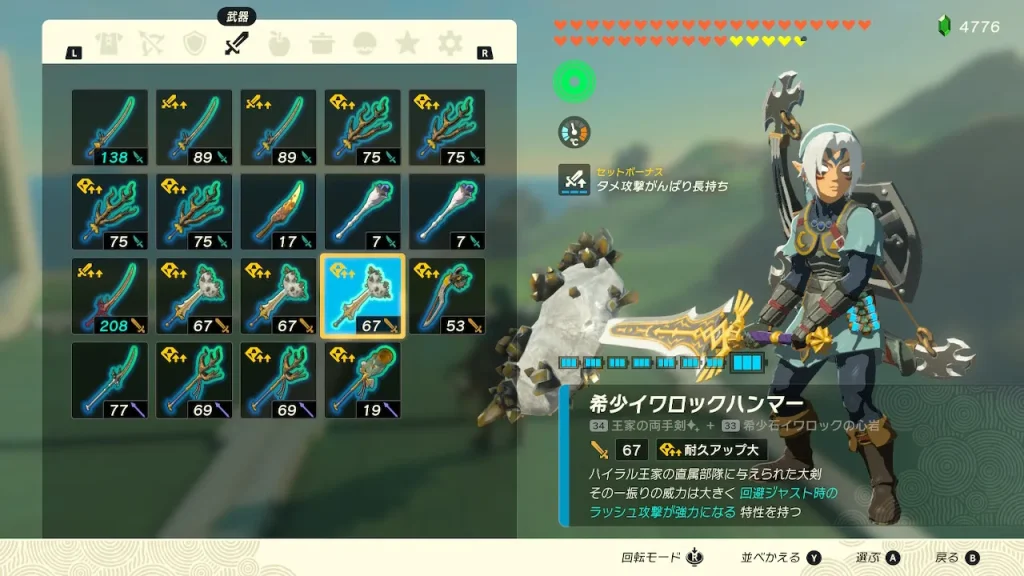The image size is (1024, 576).
Task: Switch to the cooking pot food tab
Action: 323,43
